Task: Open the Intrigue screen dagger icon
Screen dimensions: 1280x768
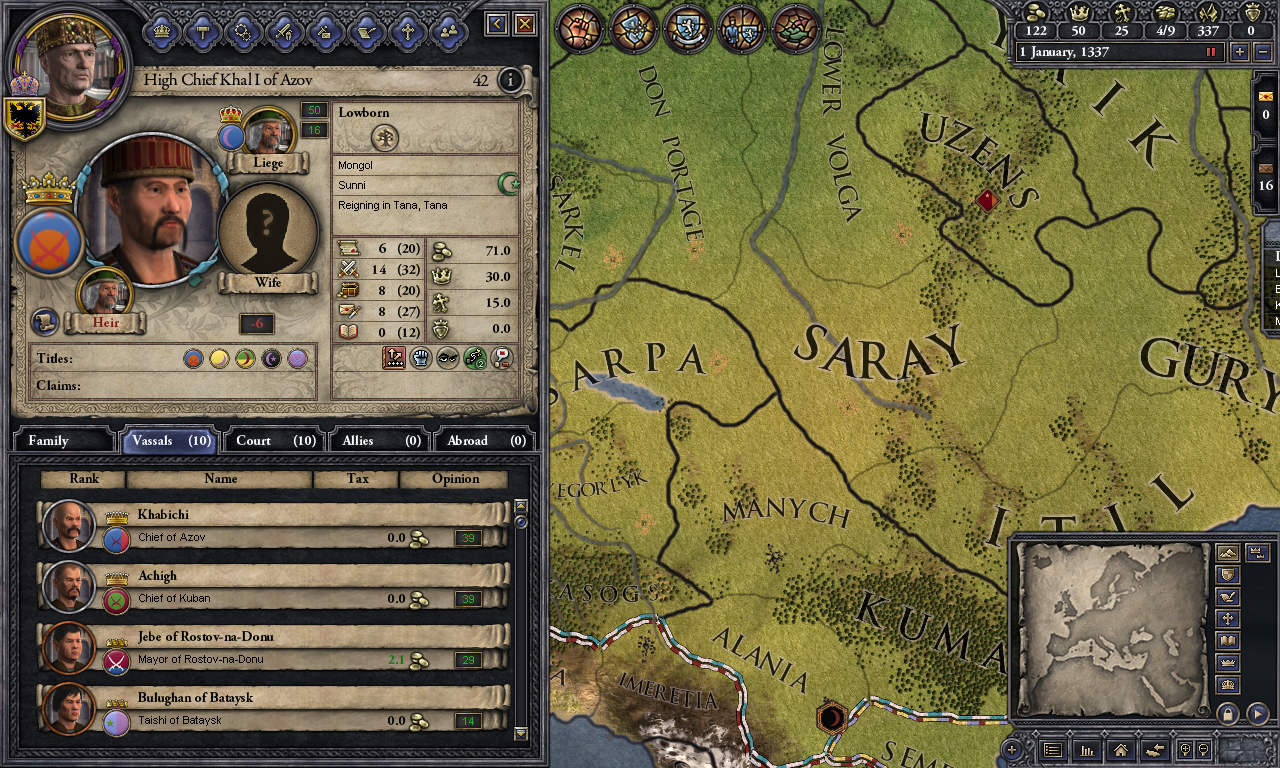Action: [325, 32]
